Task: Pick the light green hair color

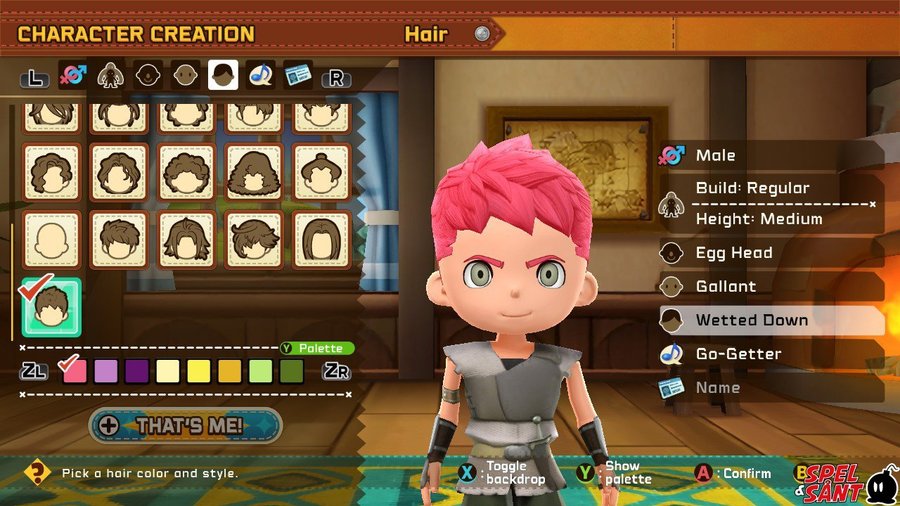Action: (x=261, y=372)
